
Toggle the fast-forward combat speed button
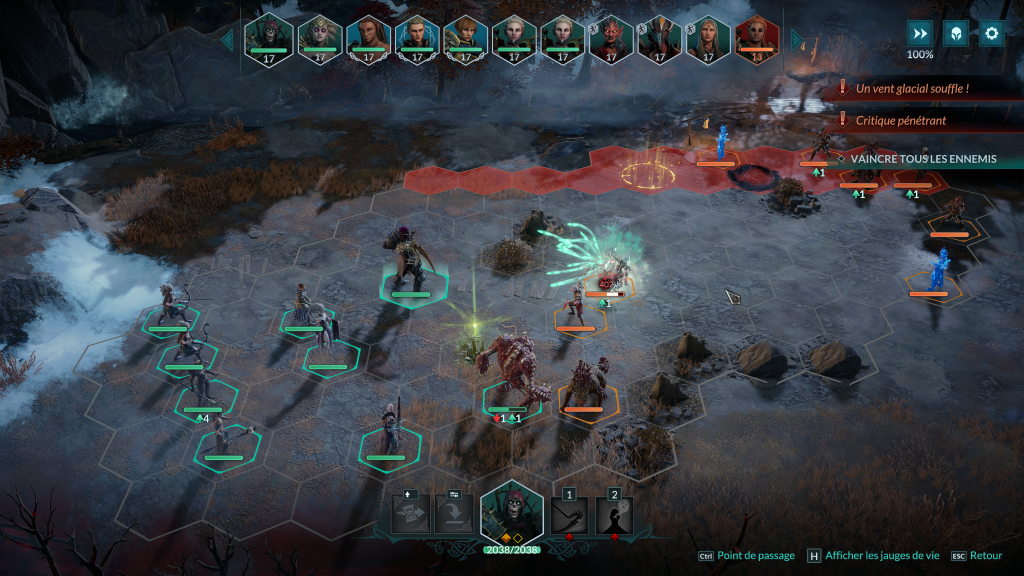(920, 33)
